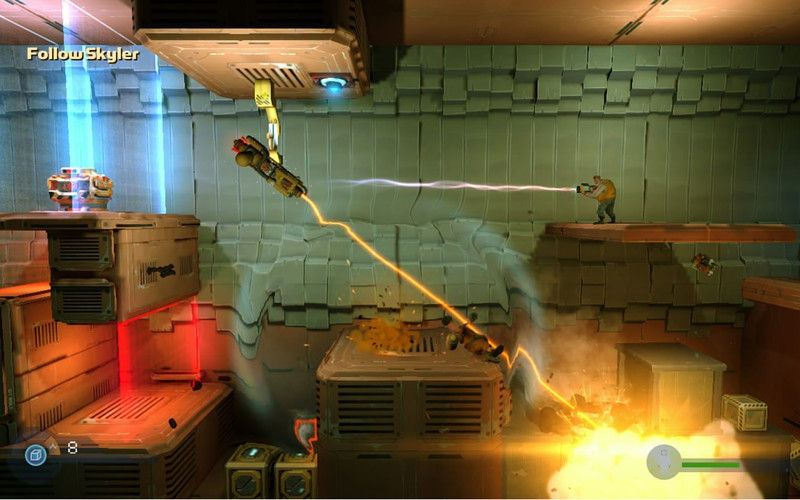Select the cube collectible counter icon

click(x=36, y=452)
